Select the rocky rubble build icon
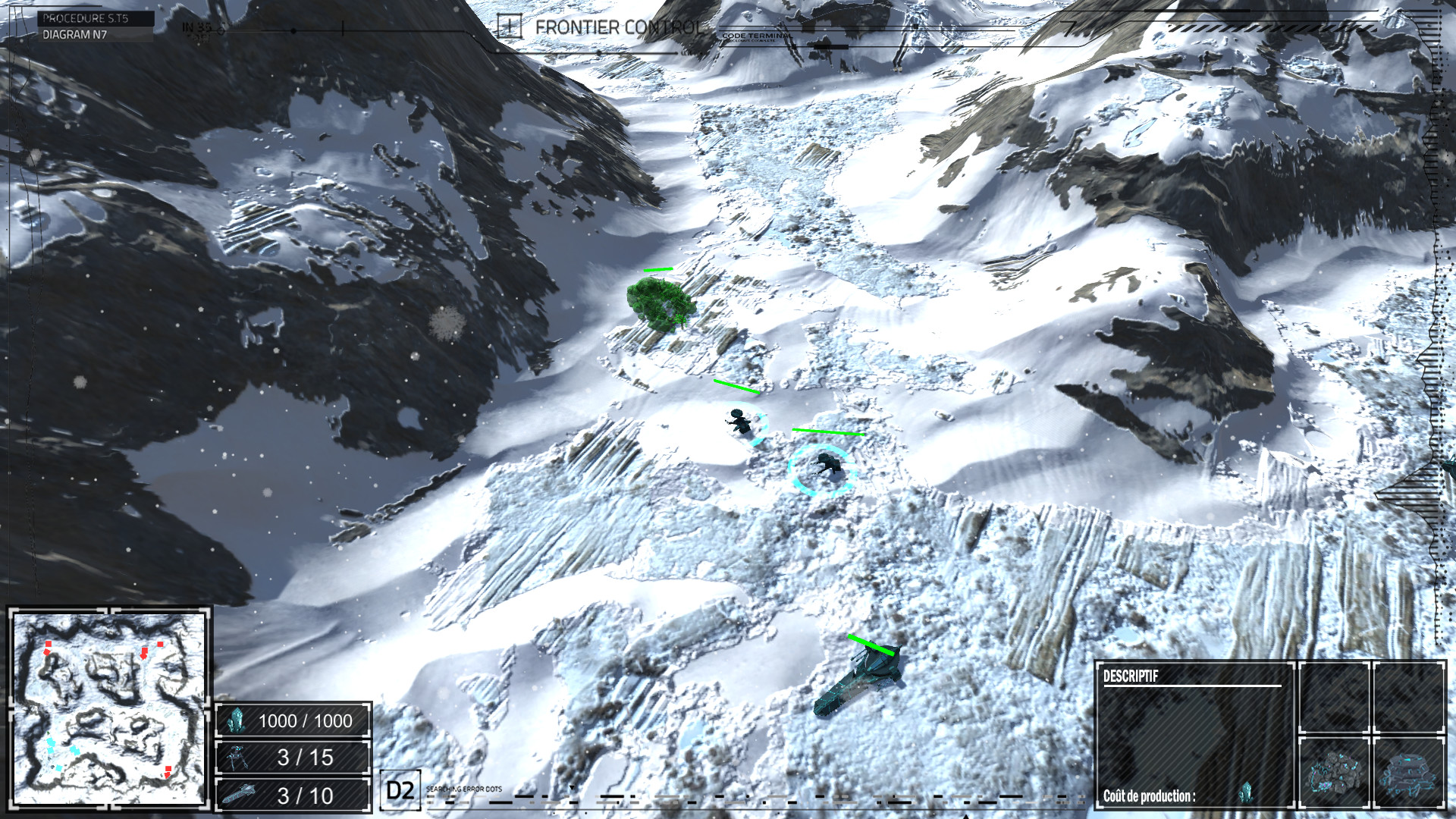The height and width of the screenshot is (819, 1456). click(1334, 772)
